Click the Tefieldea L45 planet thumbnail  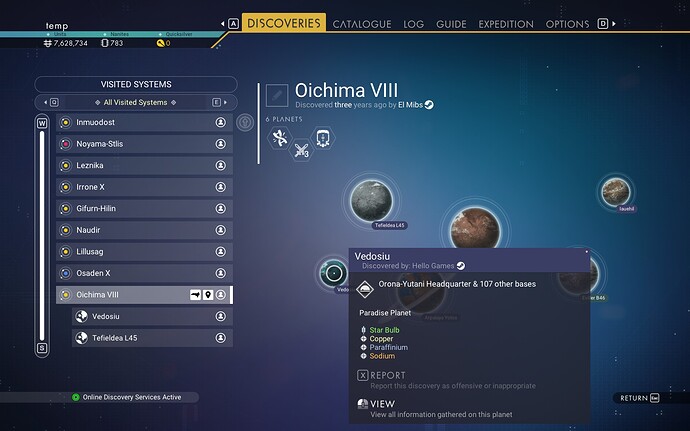pyautogui.click(x=375, y=201)
